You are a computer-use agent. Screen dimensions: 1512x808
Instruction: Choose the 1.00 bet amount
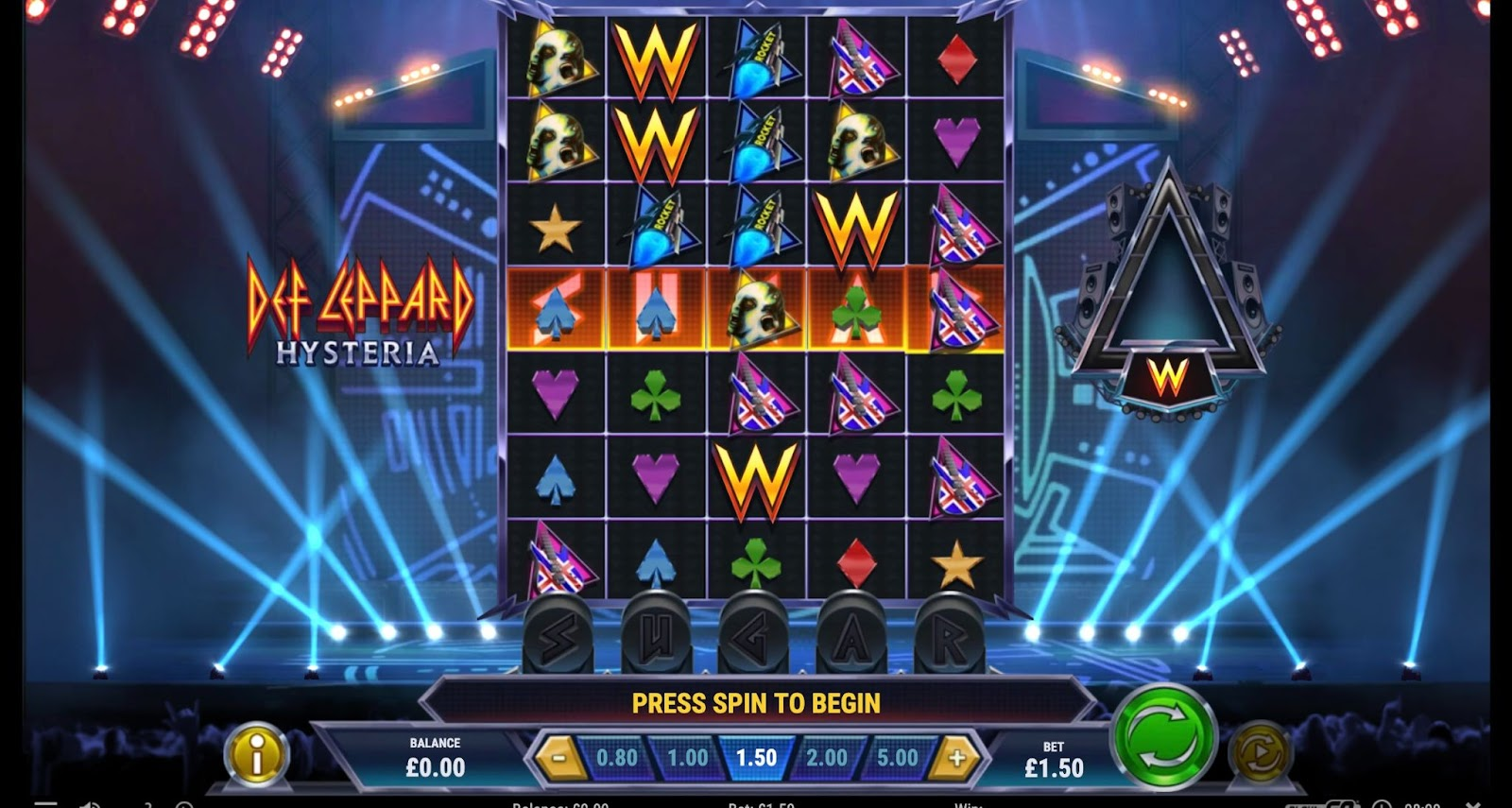coord(687,757)
